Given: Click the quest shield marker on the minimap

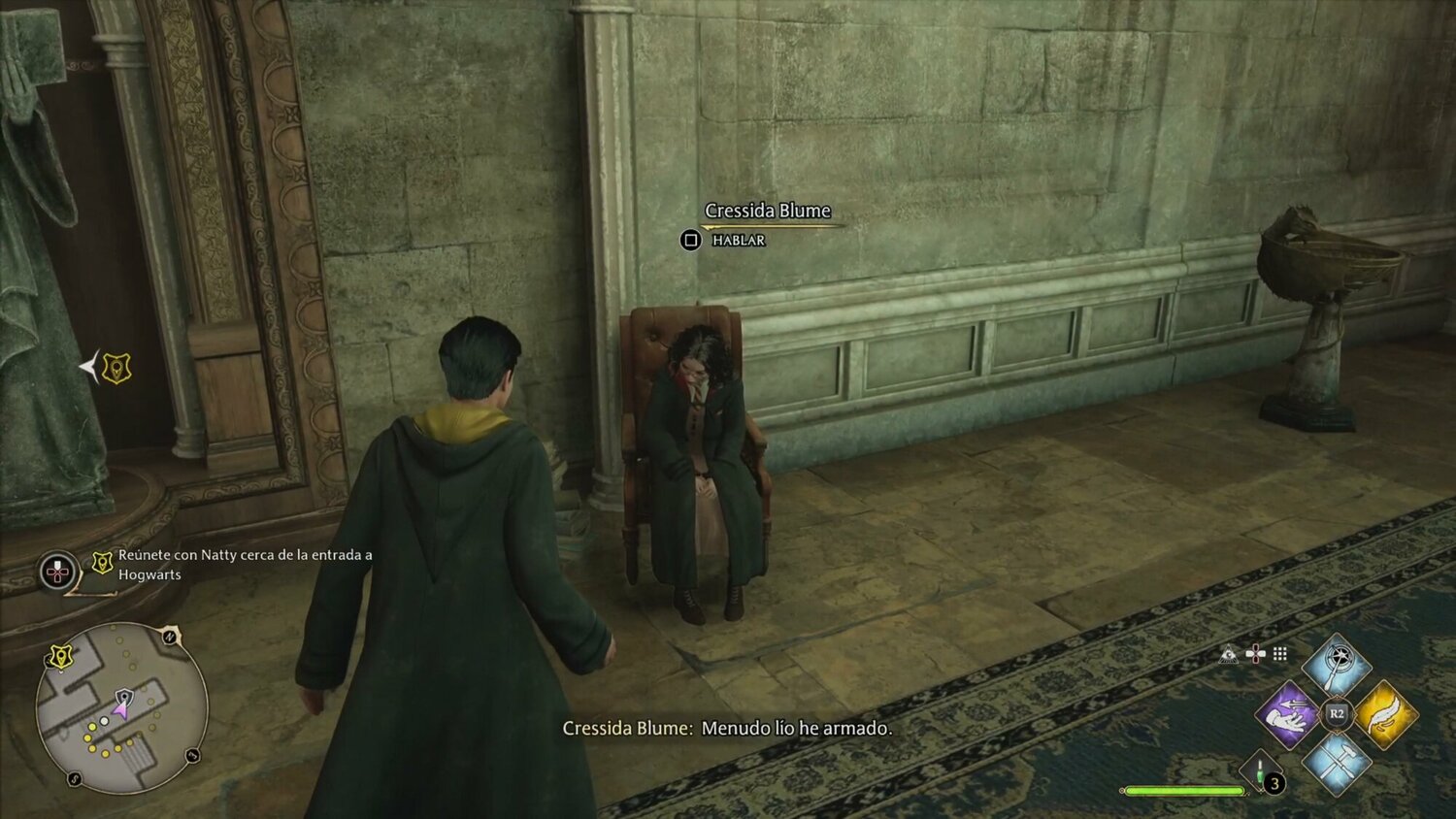Looking at the screenshot, I should pyautogui.click(x=61, y=657).
